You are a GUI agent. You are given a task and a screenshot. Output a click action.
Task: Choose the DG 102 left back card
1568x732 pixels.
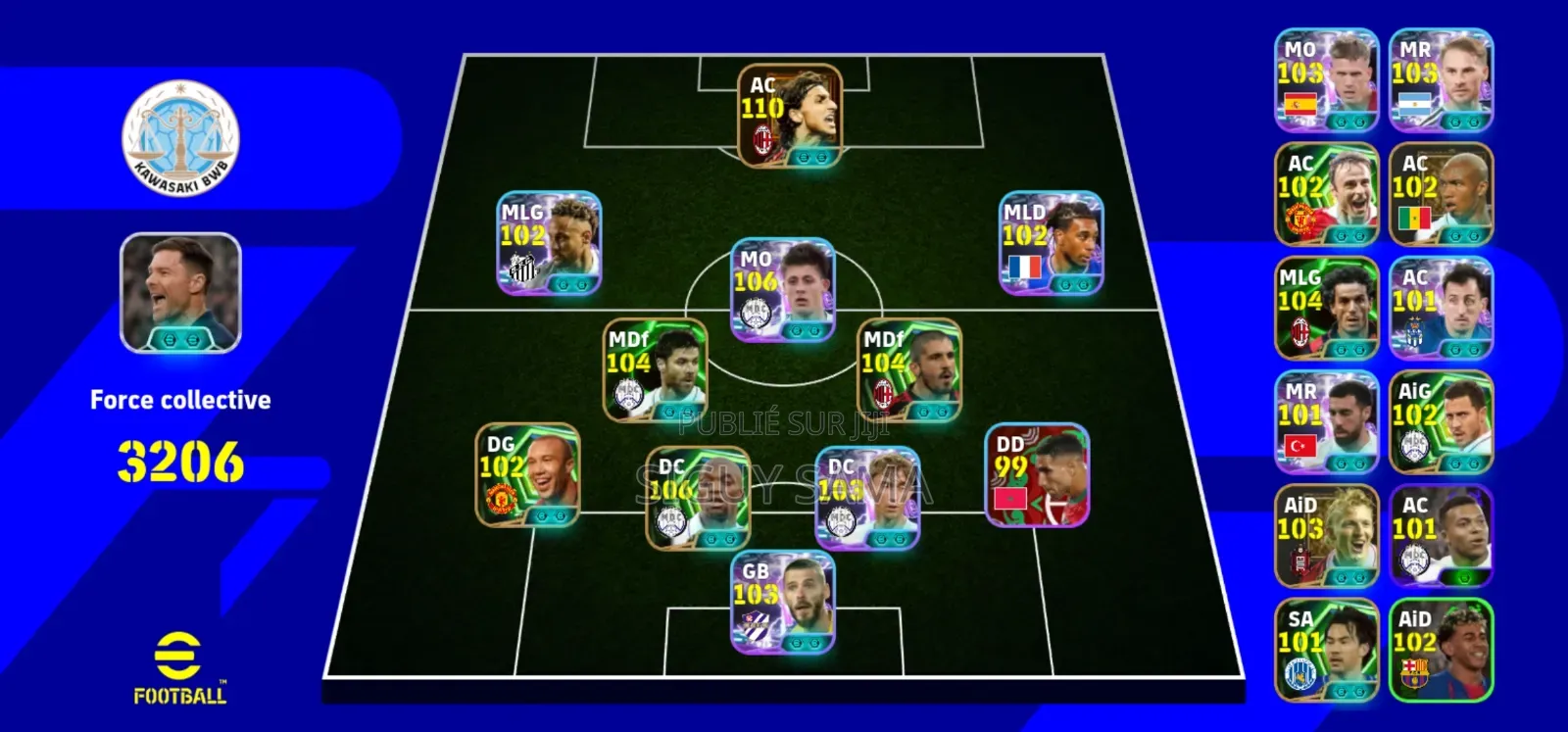tap(527, 474)
